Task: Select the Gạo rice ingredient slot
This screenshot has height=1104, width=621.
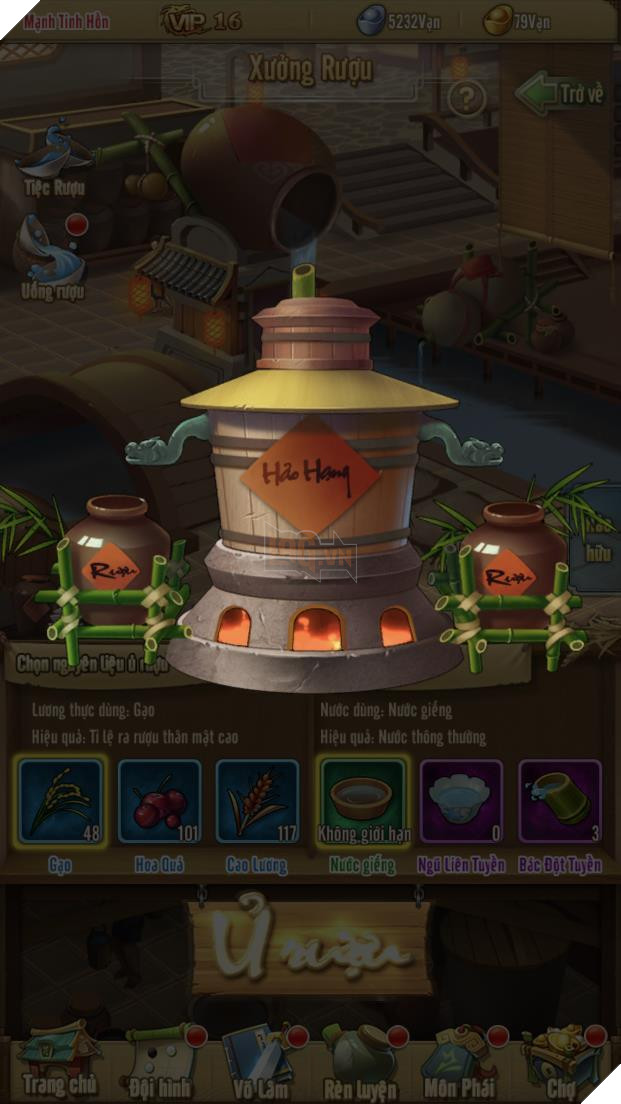Action: (61, 800)
